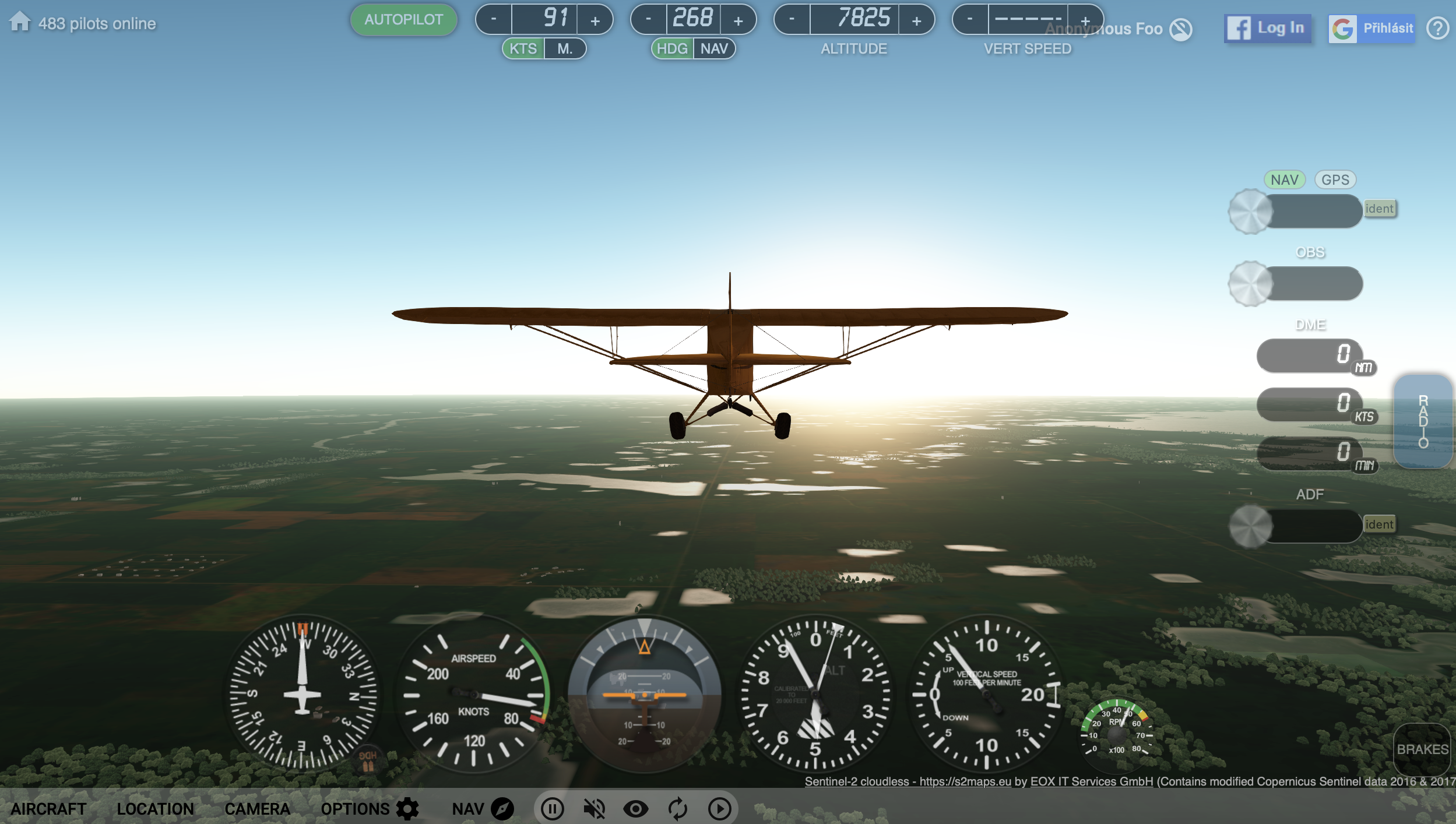Adjust the OBS tuning knob
The width and height of the screenshot is (1456, 824).
(1251, 284)
